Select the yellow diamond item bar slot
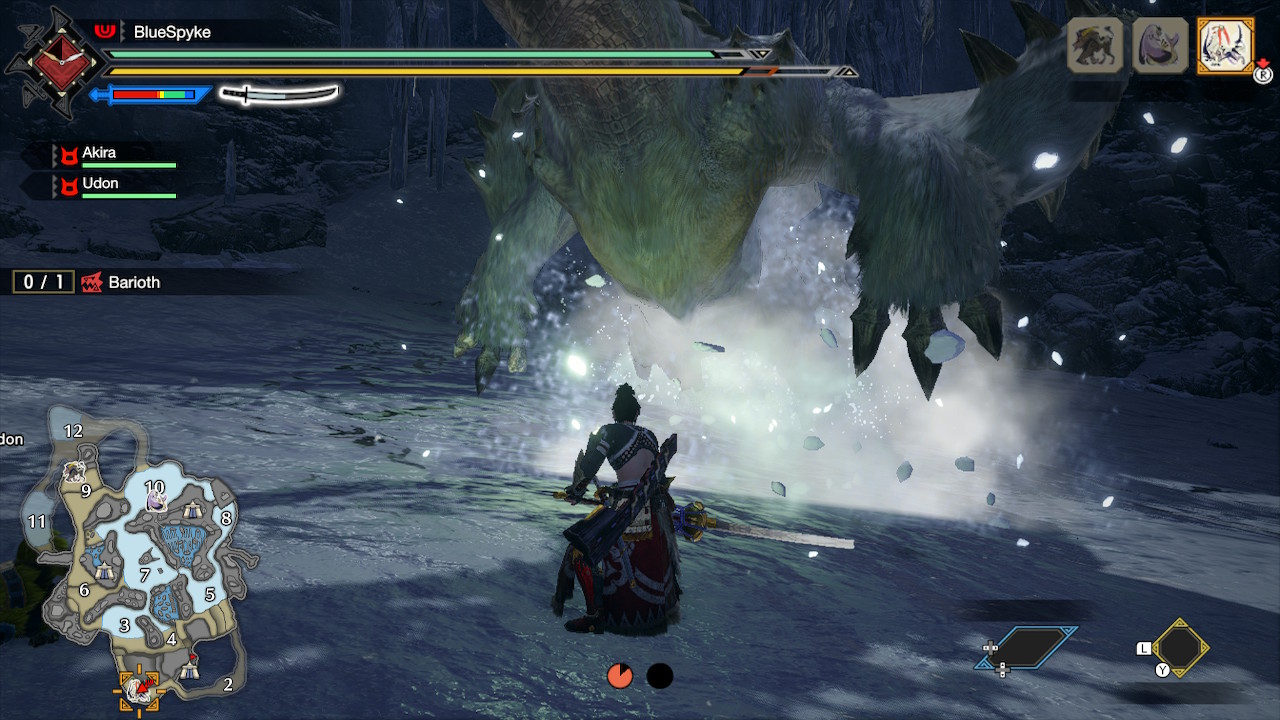 point(1180,648)
